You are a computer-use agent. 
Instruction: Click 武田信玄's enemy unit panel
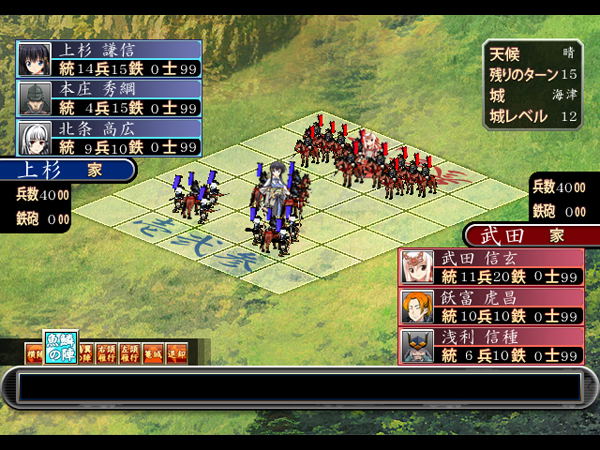point(490,267)
